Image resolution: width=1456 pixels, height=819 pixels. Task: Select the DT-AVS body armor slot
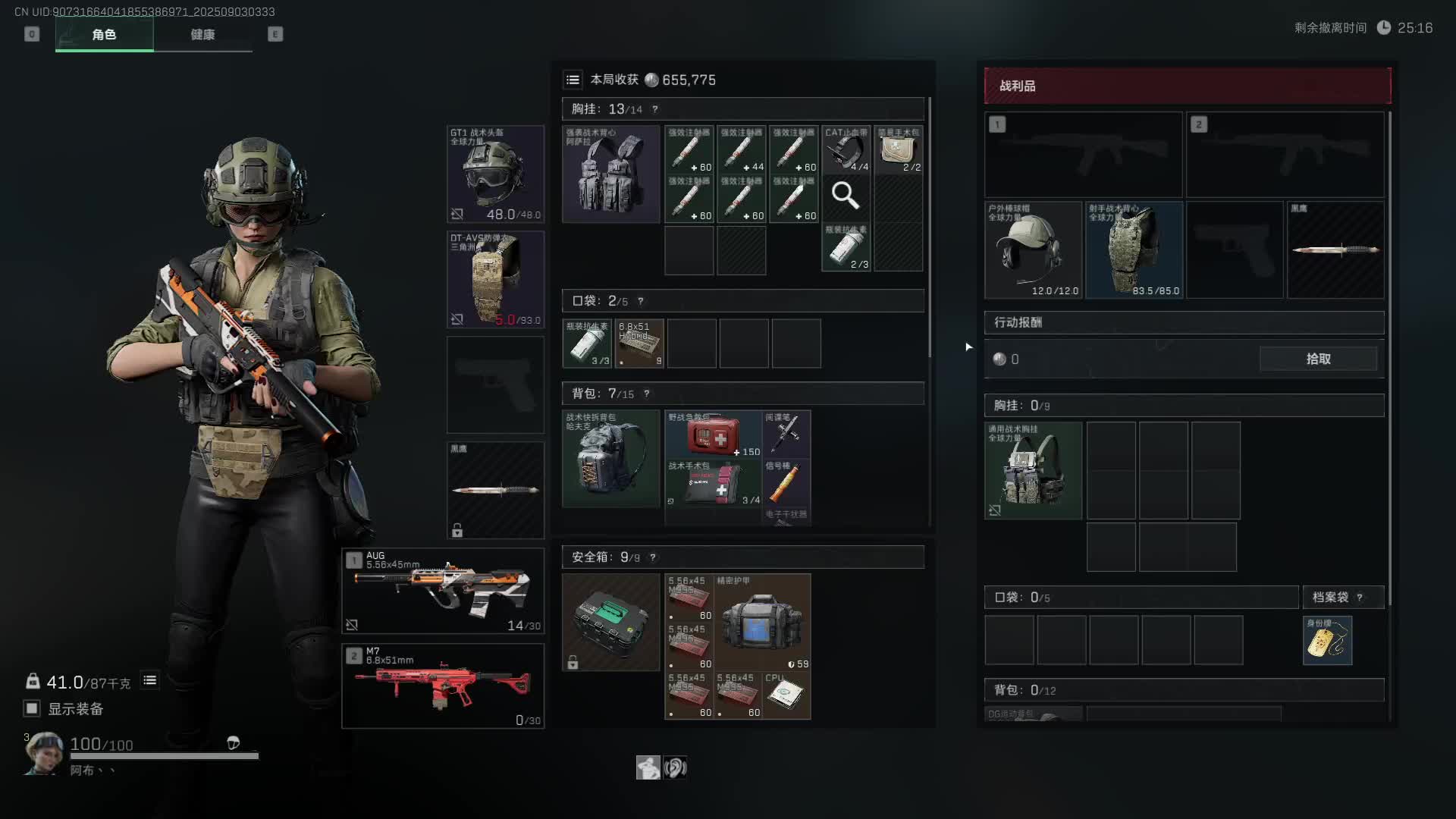point(495,279)
